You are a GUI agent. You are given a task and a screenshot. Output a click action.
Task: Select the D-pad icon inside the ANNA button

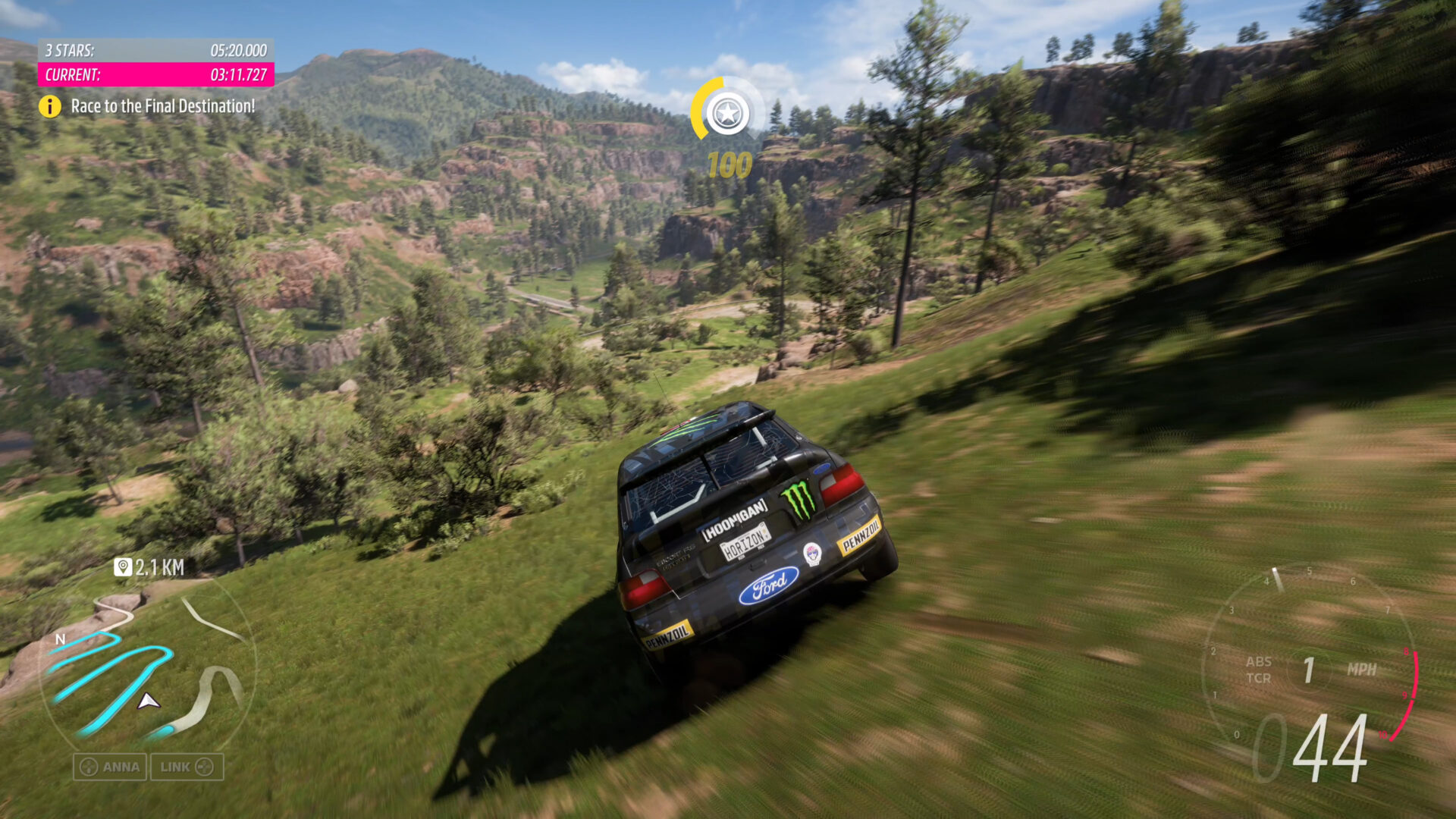[x=89, y=767]
